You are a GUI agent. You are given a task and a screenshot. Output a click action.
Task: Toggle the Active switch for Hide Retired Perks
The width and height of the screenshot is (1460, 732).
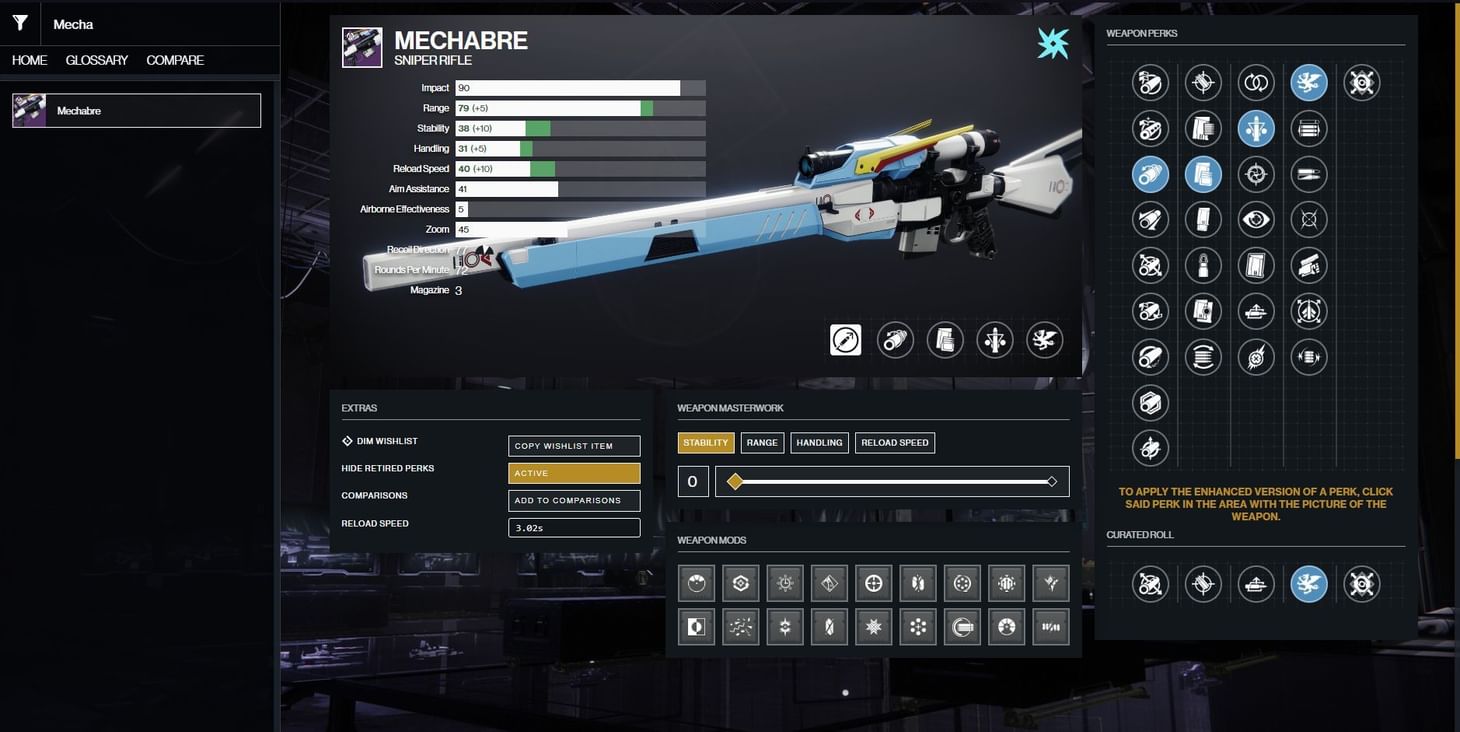click(574, 471)
